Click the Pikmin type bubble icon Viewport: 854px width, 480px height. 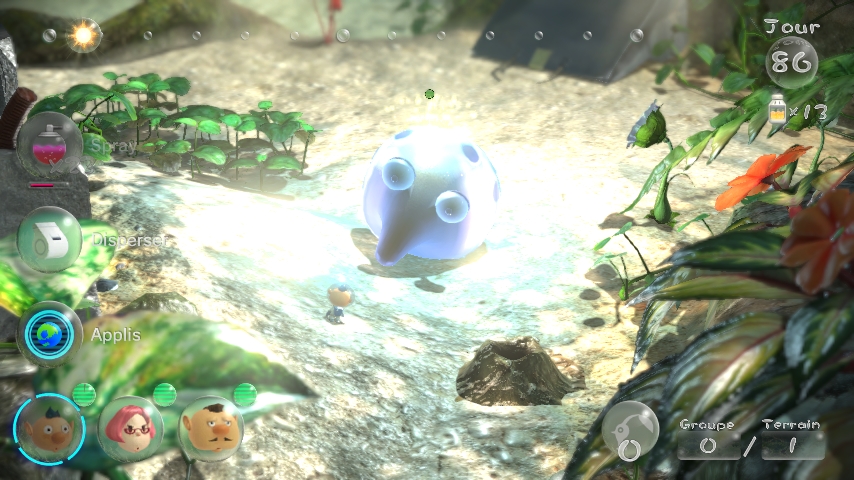pos(630,431)
